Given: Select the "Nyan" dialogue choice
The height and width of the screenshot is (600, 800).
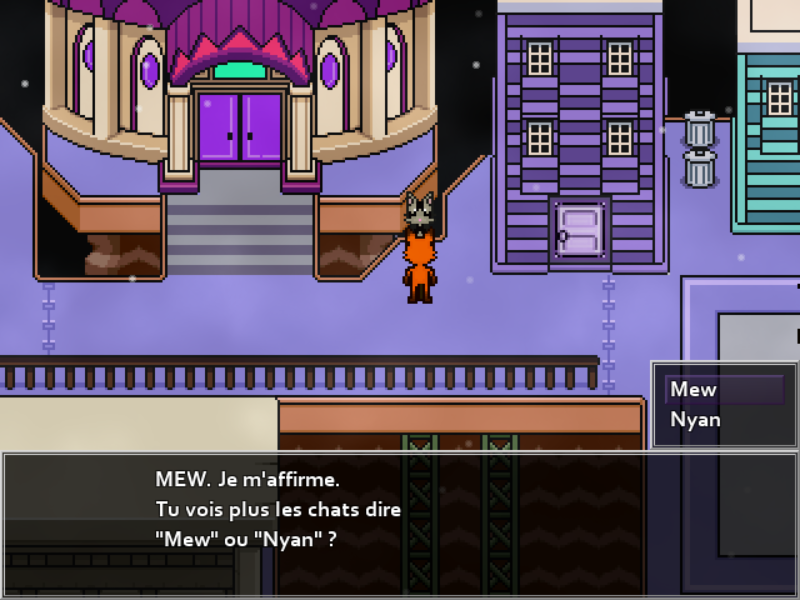Looking at the screenshot, I should pyautogui.click(x=696, y=420).
